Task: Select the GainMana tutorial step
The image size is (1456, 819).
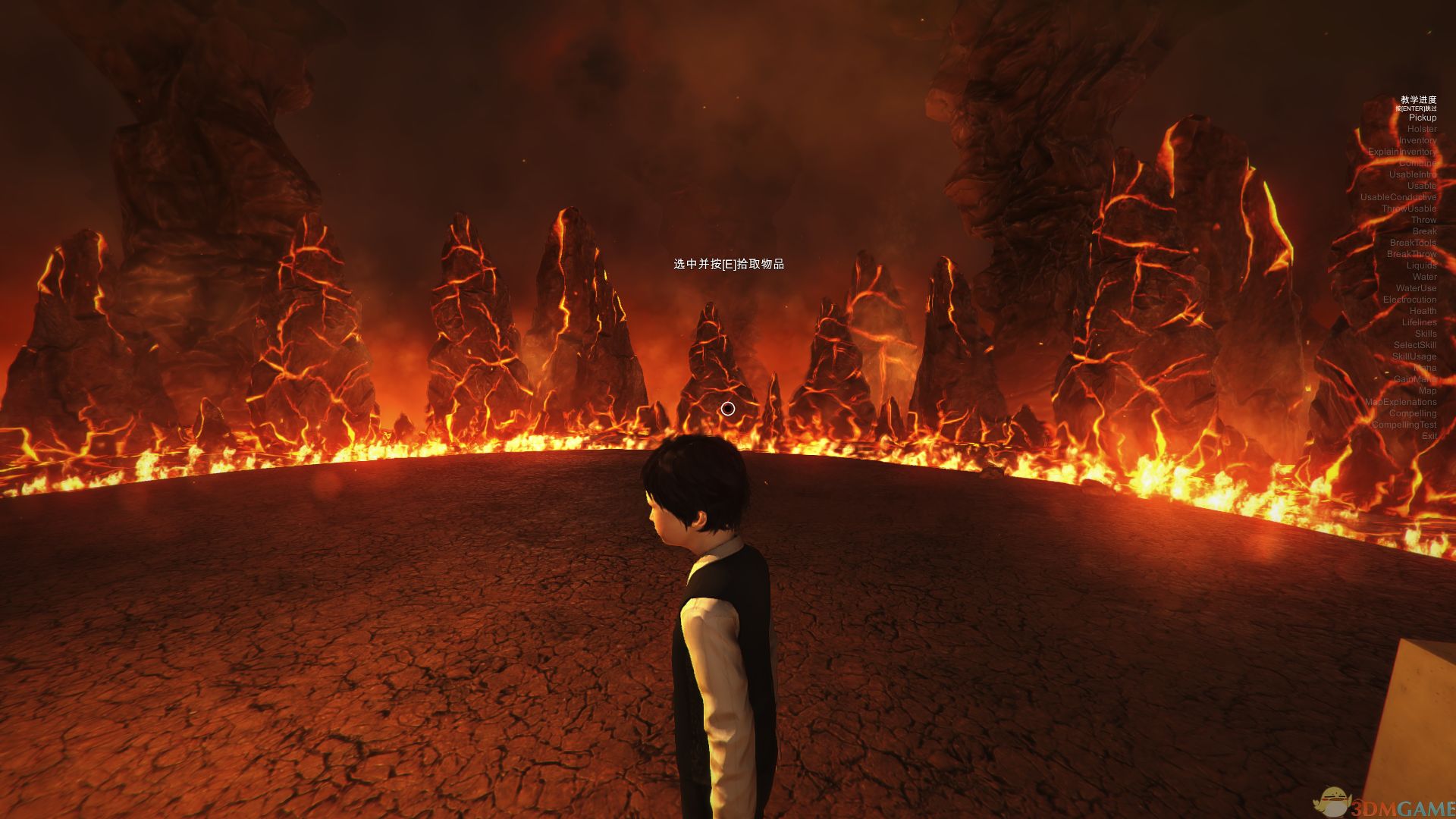Action: tap(1414, 379)
